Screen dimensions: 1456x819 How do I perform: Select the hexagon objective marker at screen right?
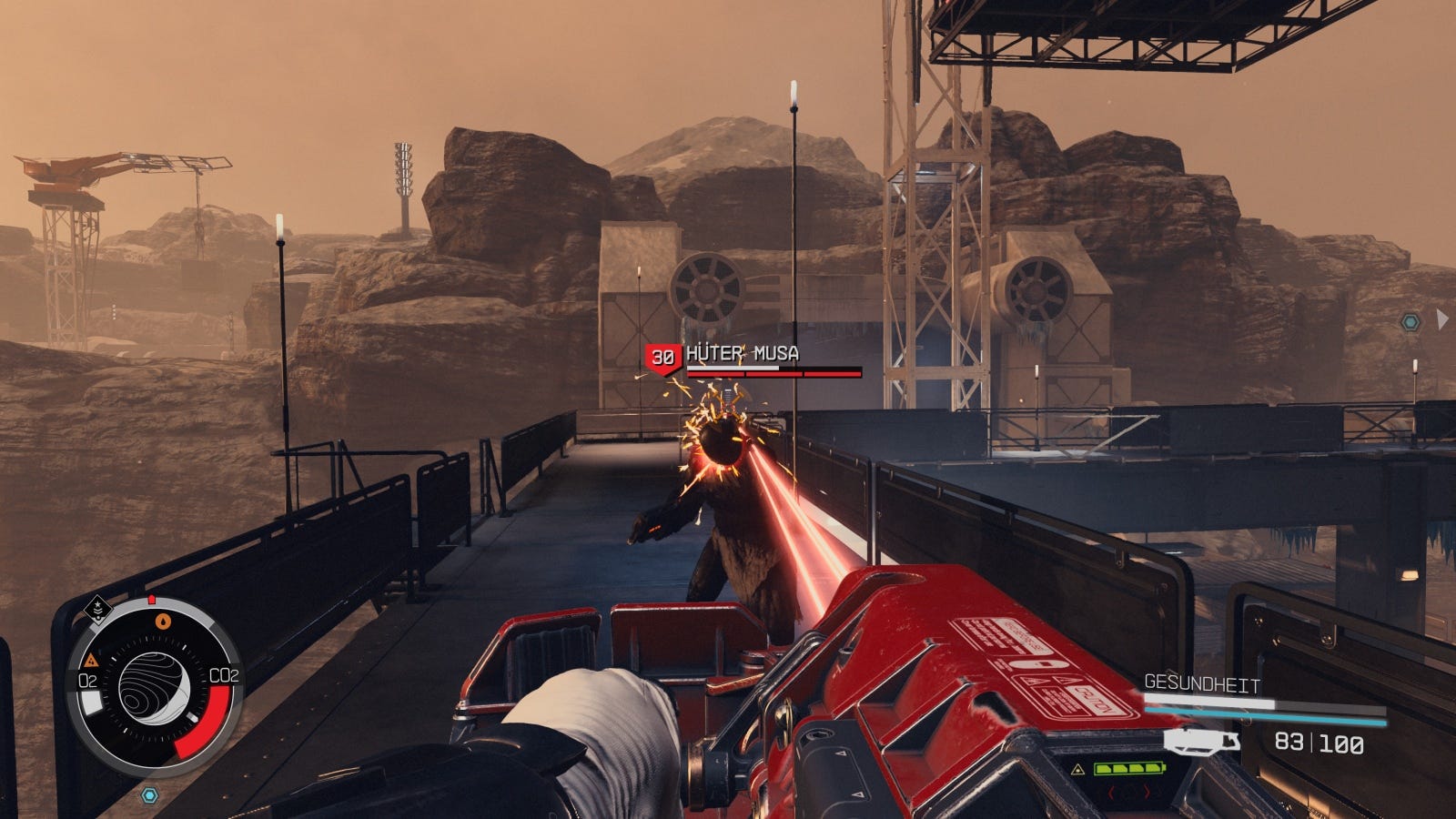(1410, 322)
